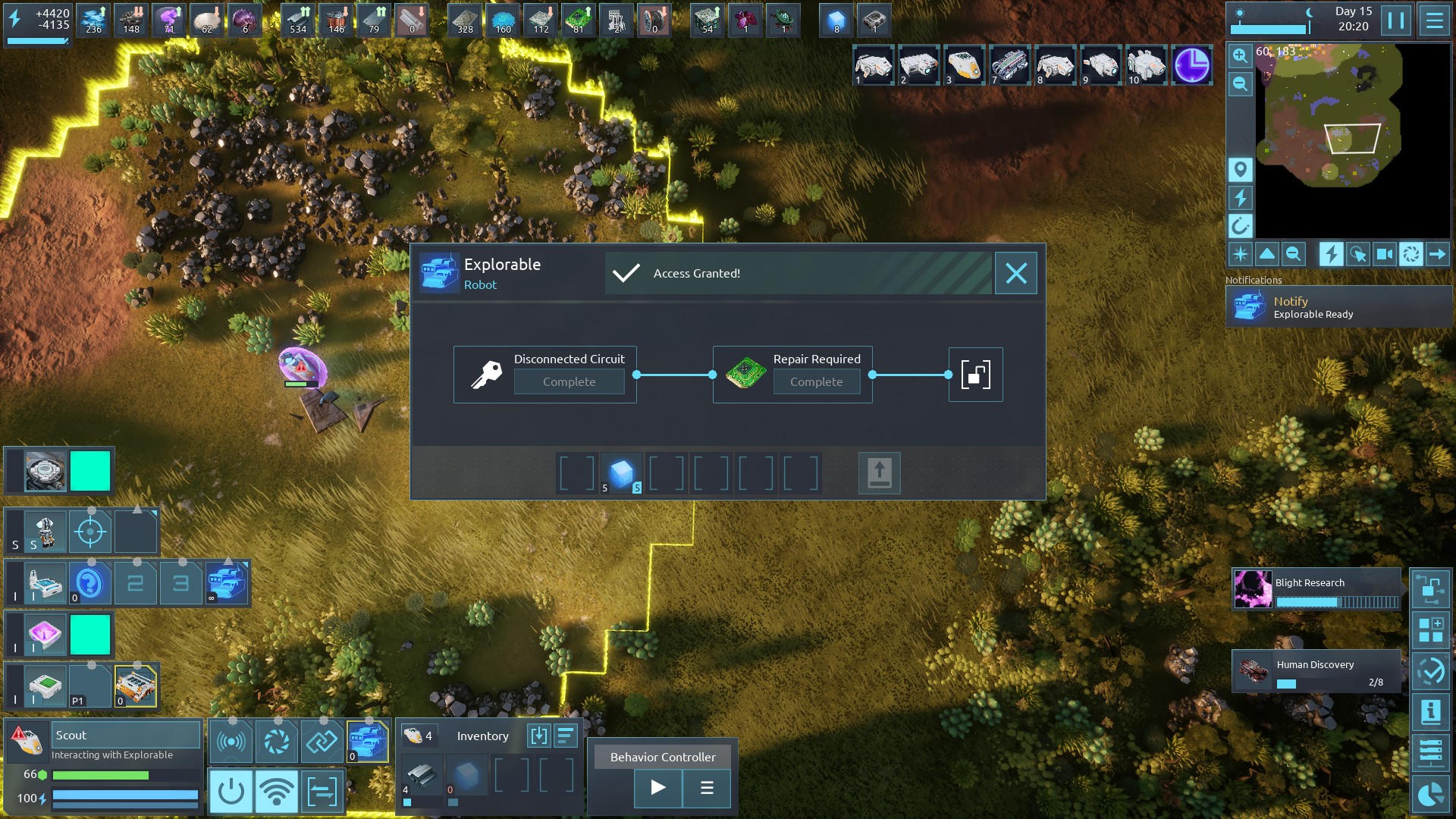Pause the game with the pause button

point(1396,20)
